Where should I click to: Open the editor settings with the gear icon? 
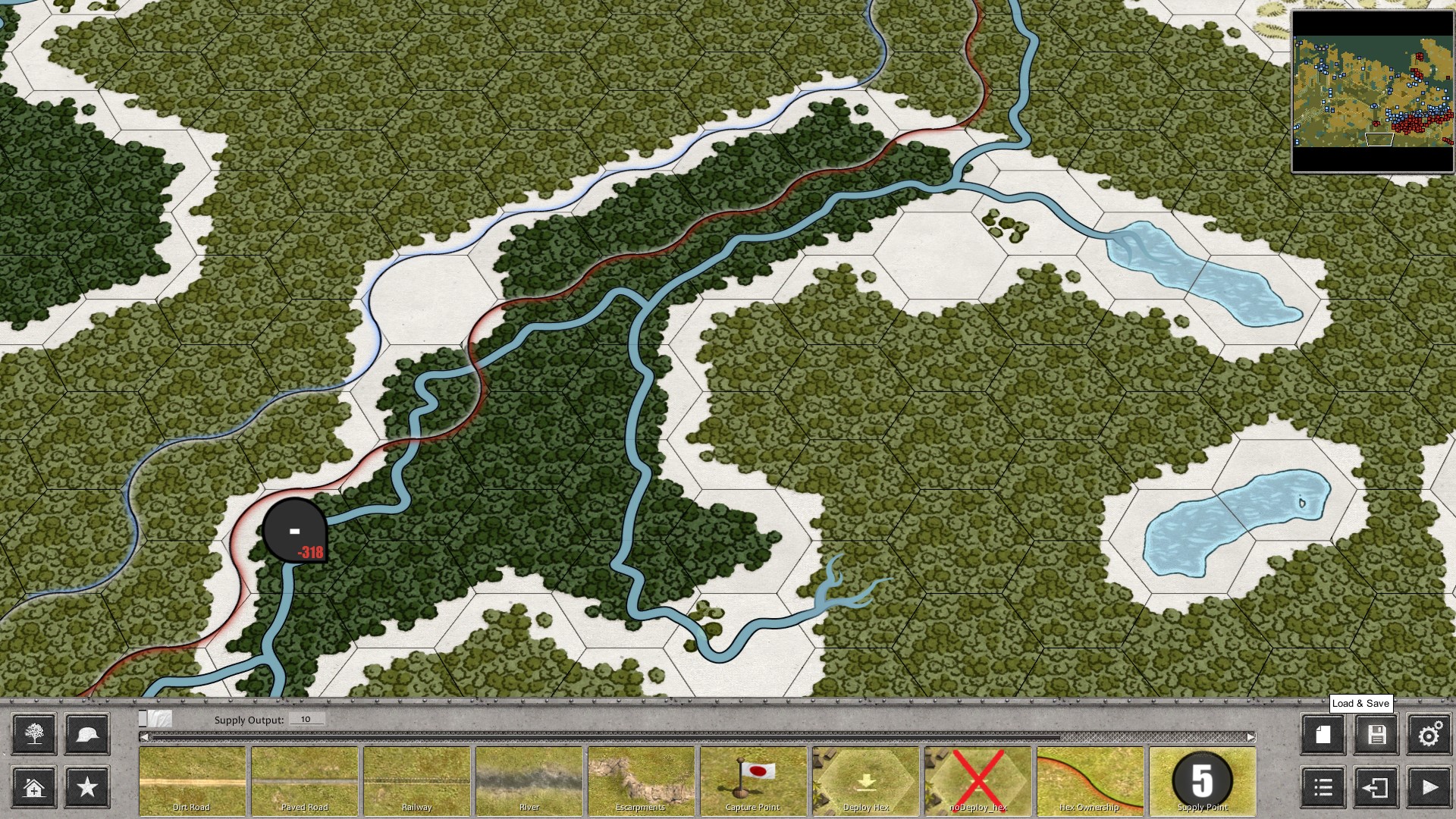[x=1429, y=734]
